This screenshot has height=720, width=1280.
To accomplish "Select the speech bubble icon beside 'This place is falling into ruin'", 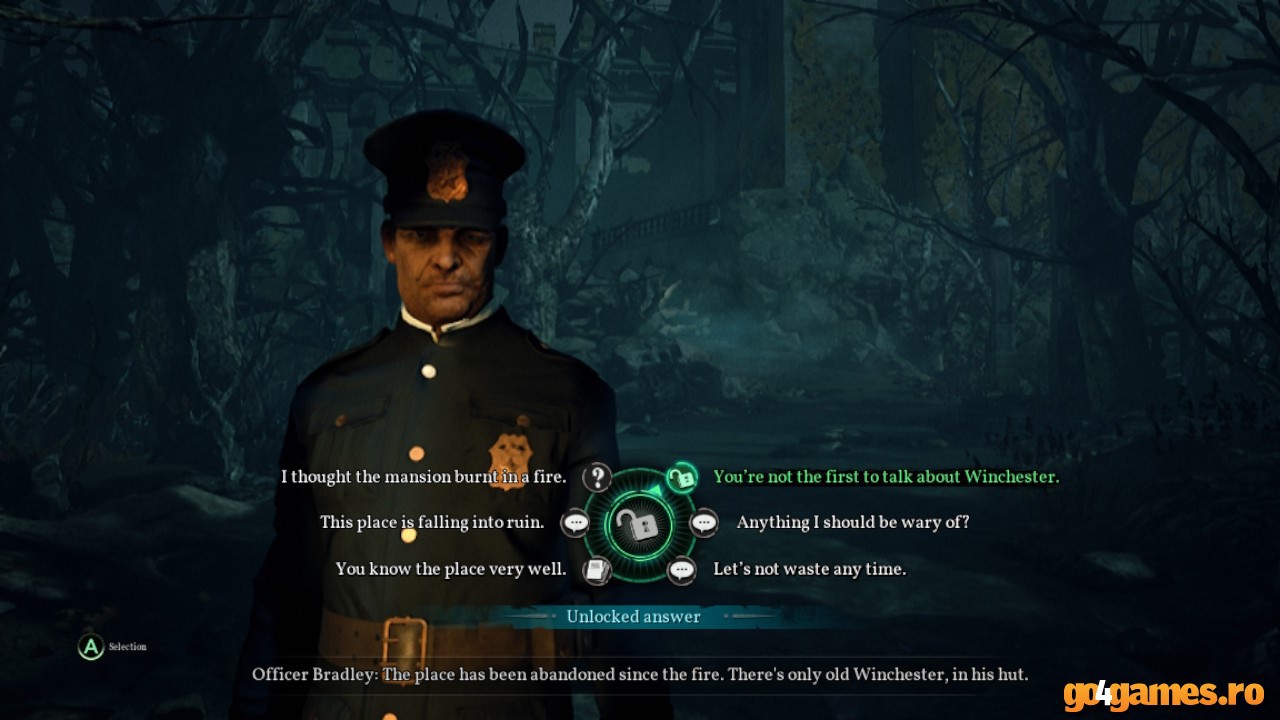I will tap(575, 522).
